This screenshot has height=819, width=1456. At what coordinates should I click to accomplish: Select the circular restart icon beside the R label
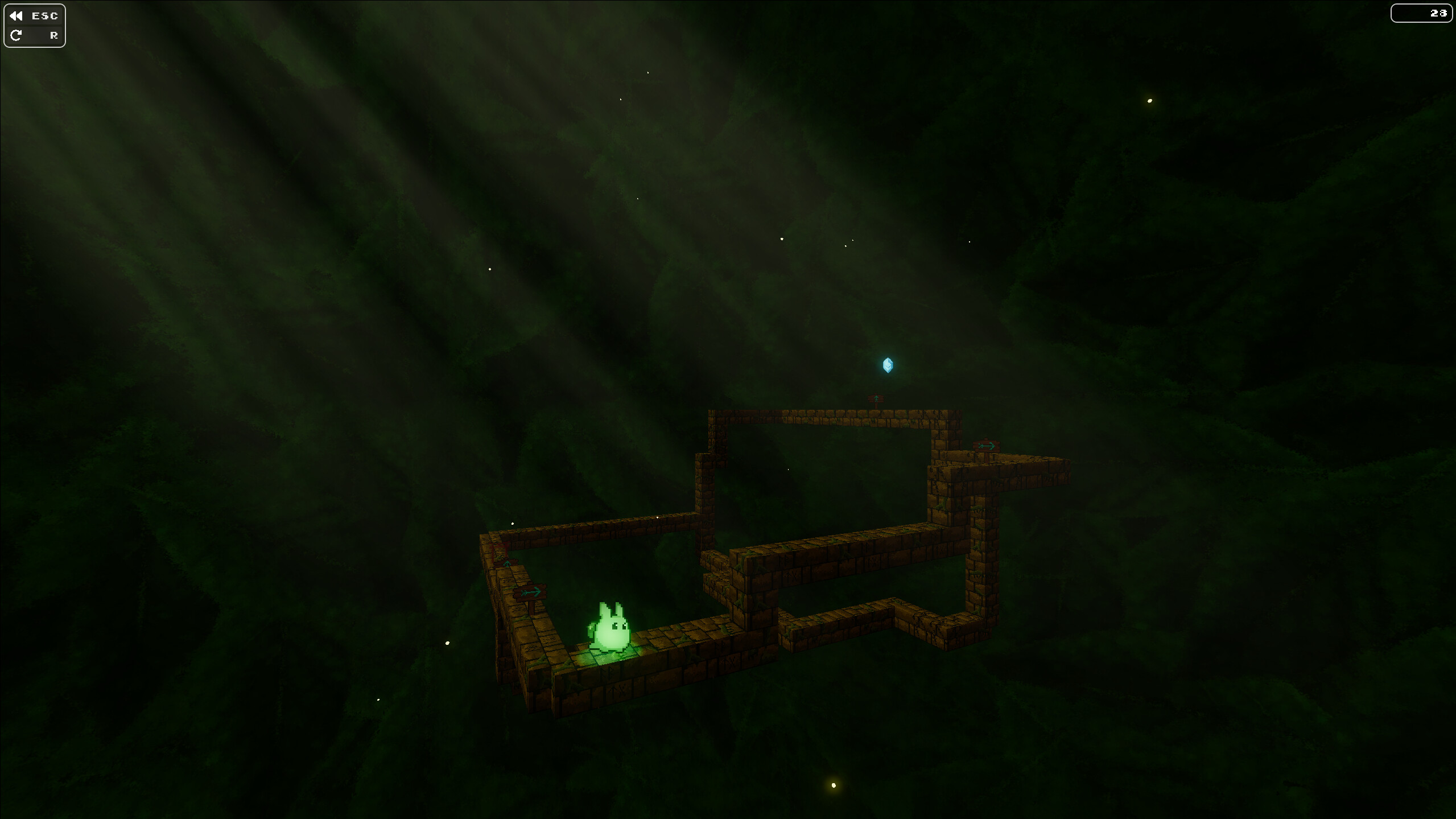coord(17,35)
